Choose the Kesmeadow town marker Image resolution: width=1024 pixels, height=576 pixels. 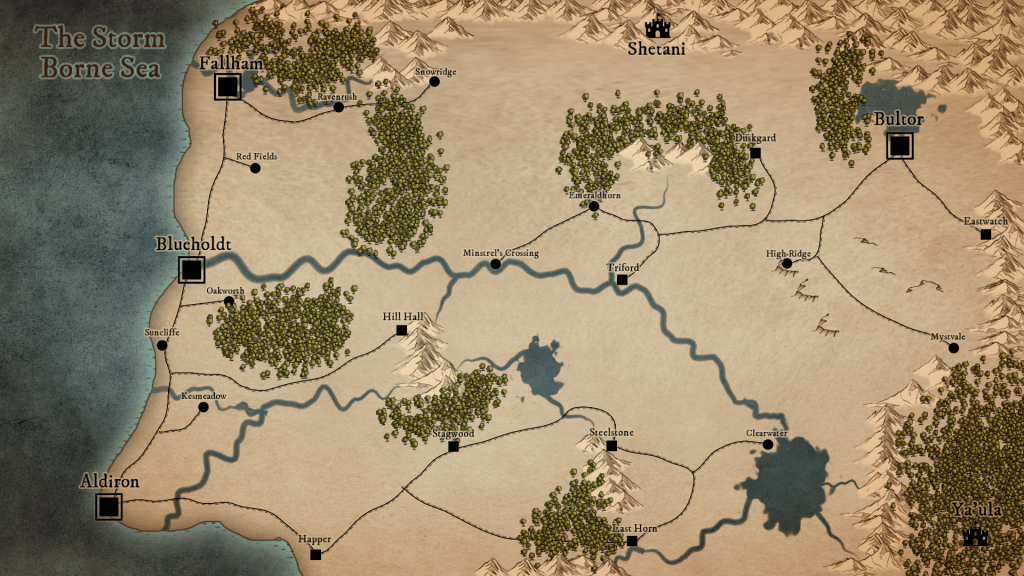[x=203, y=407]
